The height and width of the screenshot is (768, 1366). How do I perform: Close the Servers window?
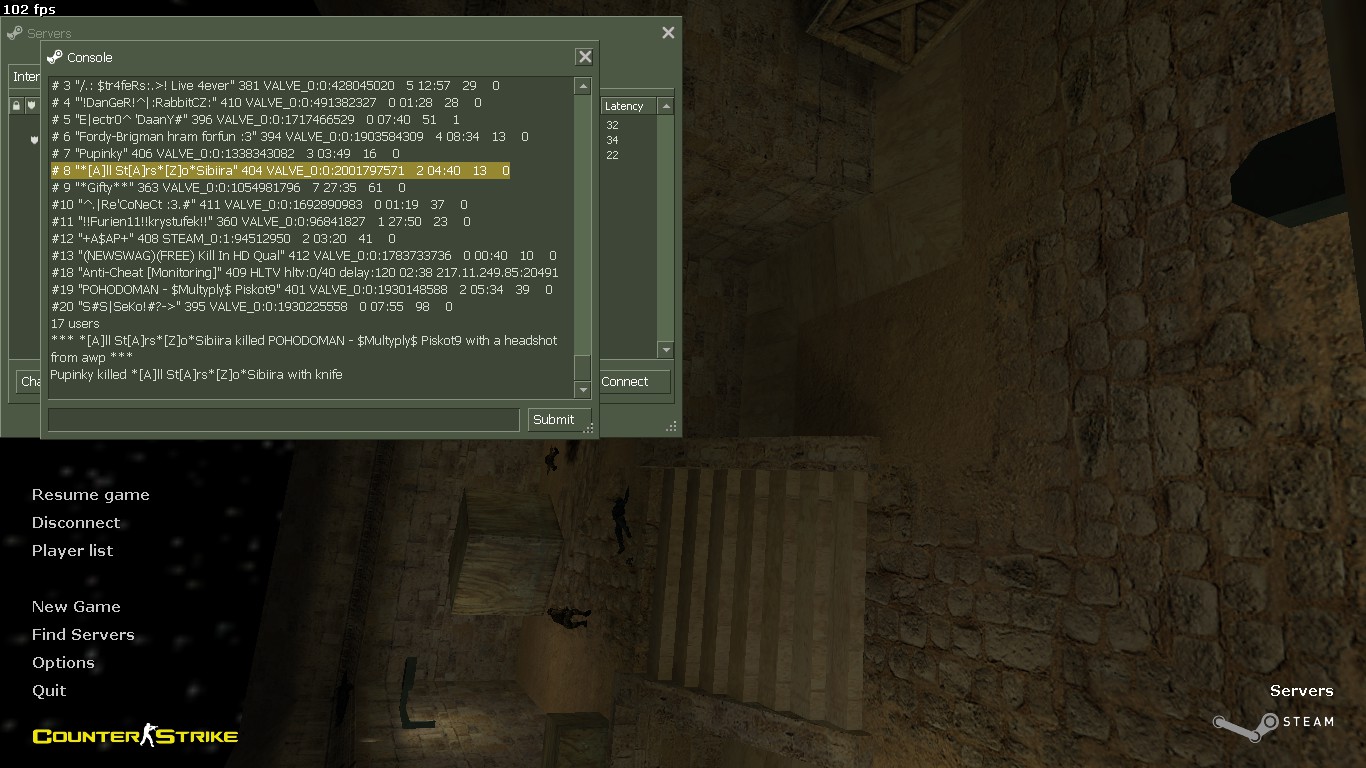[668, 33]
